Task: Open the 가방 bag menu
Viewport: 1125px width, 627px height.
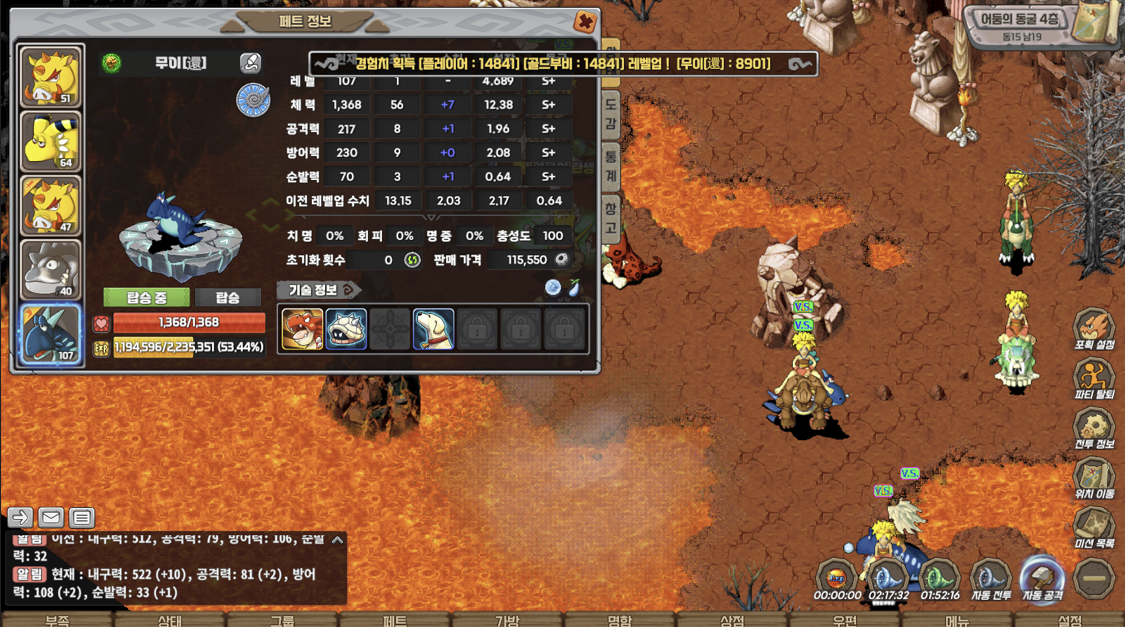Action: click(x=507, y=620)
